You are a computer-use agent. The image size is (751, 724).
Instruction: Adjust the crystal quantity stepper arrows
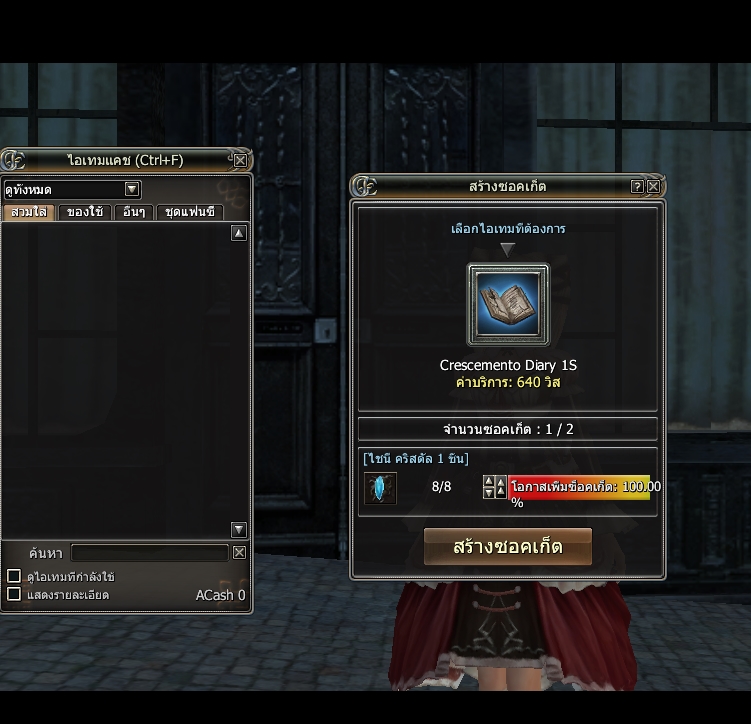click(x=494, y=487)
